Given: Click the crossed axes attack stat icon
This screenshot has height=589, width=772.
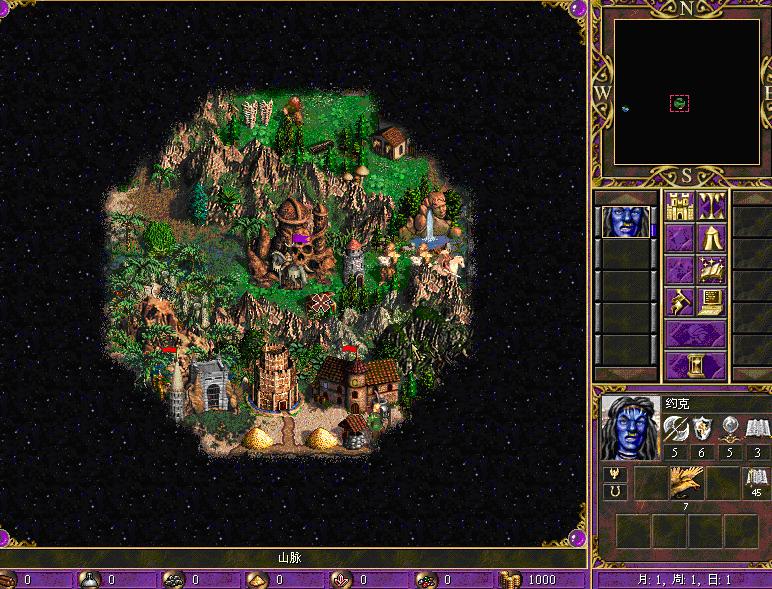Looking at the screenshot, I should tap(675, 428).
